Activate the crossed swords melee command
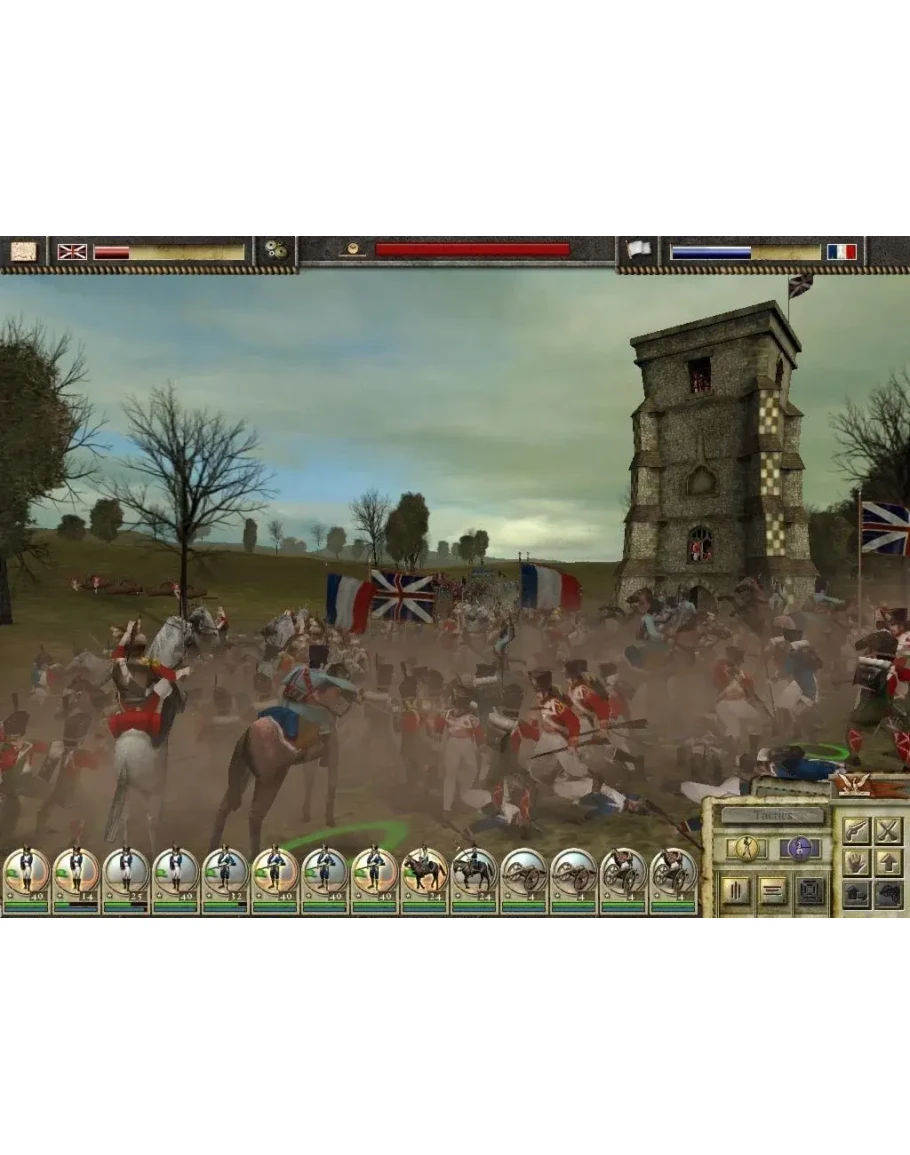Screen dimensions: 910x1155 (x=888, y=830)
